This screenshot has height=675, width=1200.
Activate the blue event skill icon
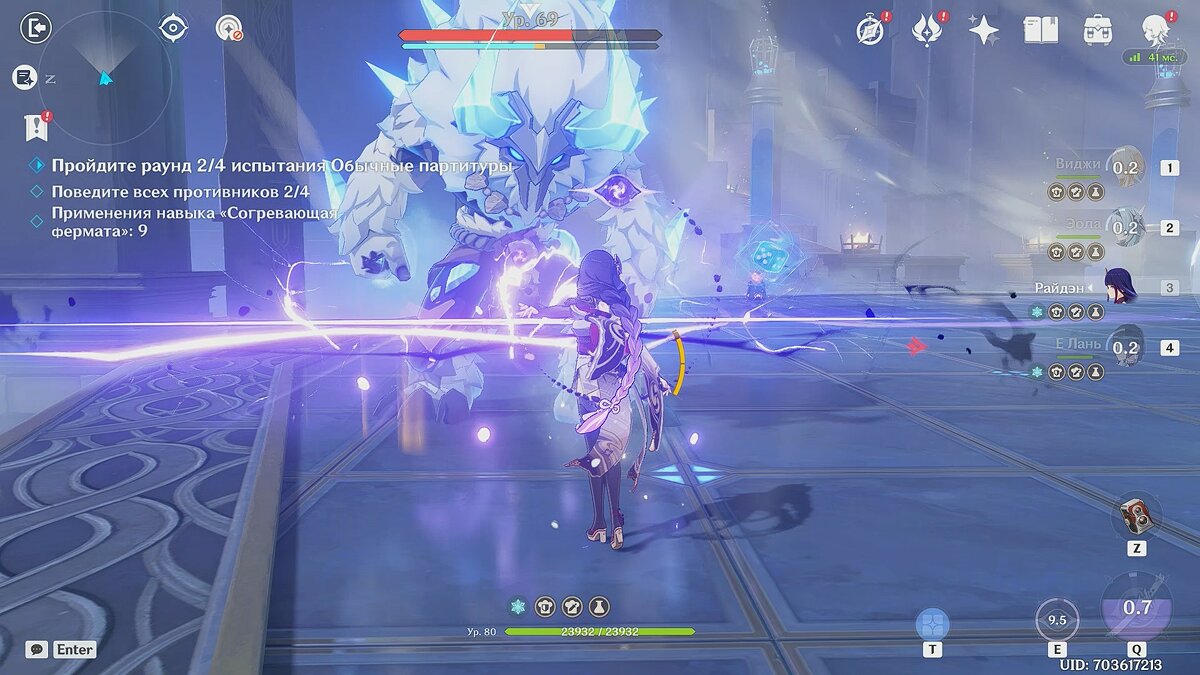point(932,624)
